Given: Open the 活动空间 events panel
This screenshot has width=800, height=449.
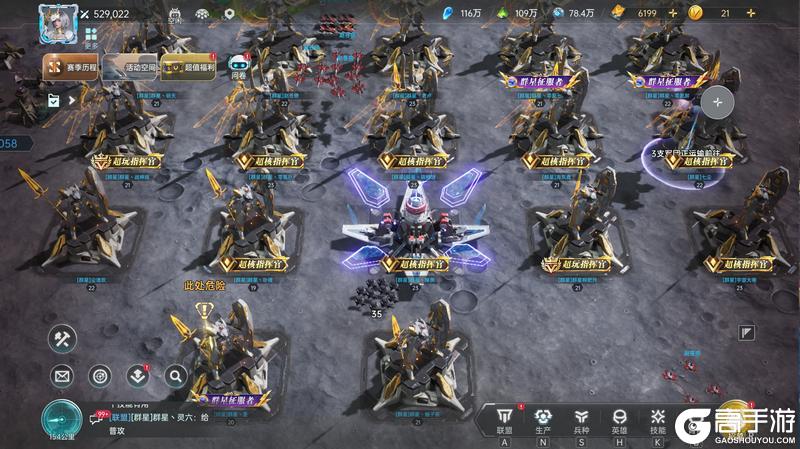Looking at the screenshot, I should tap(127, 67).
